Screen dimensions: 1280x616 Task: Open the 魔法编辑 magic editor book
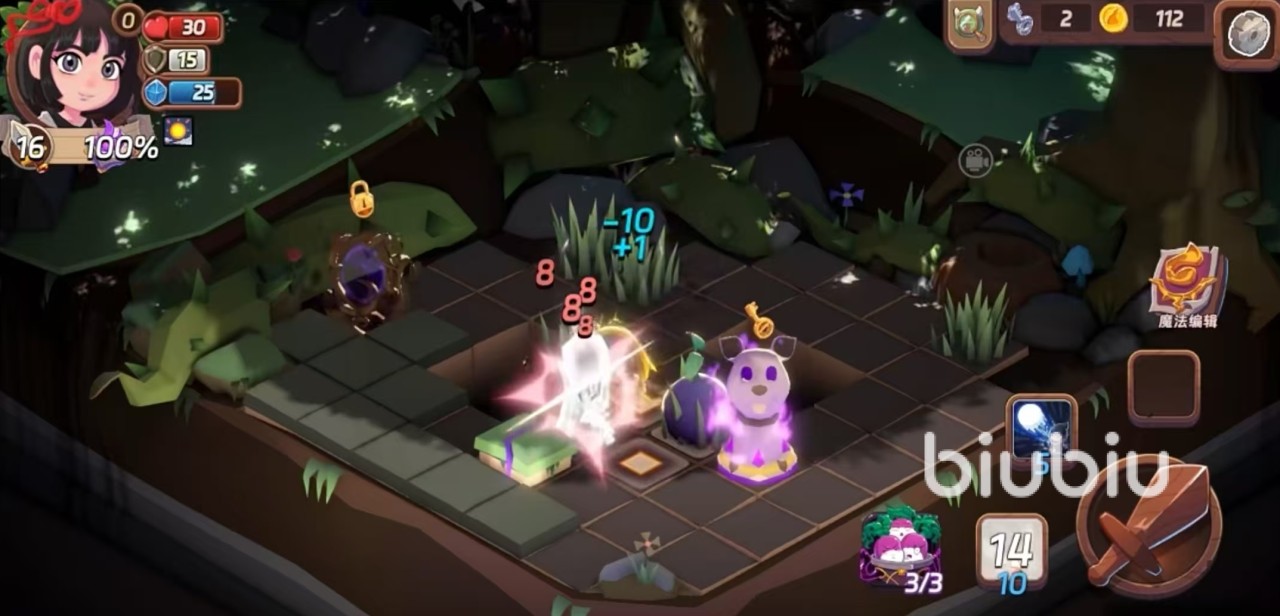point(1187,281)
